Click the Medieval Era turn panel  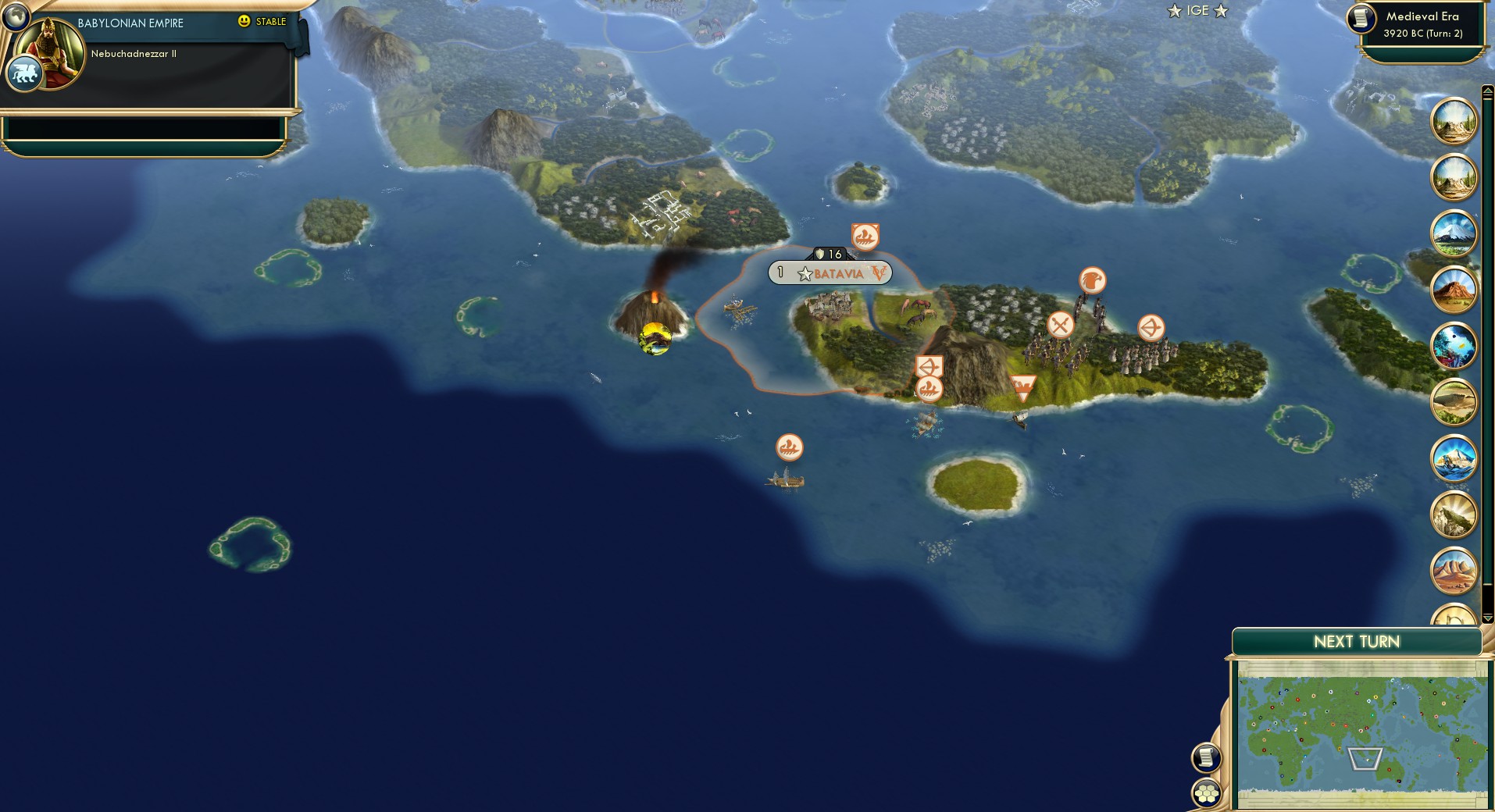[x=1423, y=24]
